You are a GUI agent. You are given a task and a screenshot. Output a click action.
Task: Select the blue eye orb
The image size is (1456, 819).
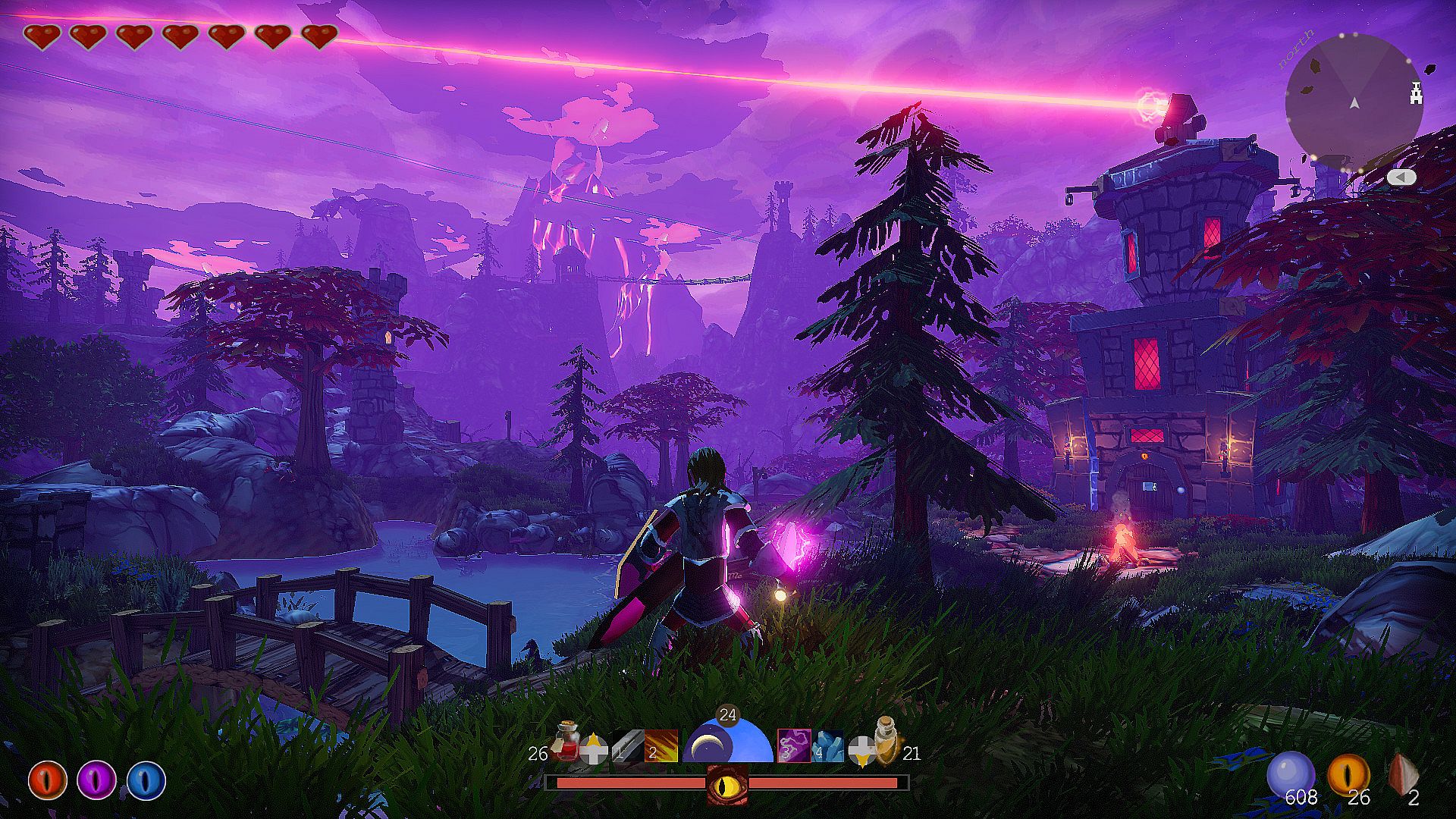click(x=146, y=781)
